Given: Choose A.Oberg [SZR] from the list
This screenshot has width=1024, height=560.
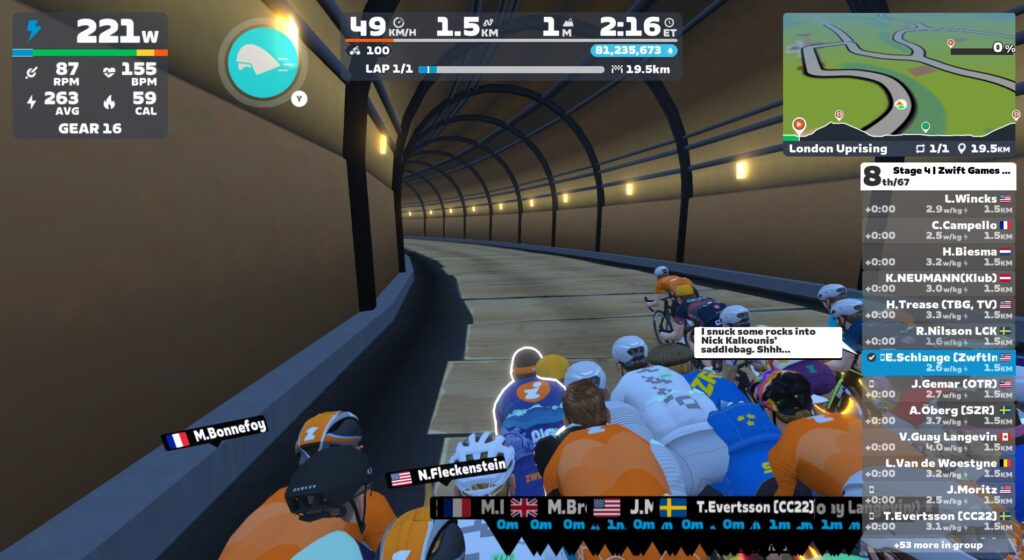Looking at the screenshot, I should [937, 415].
